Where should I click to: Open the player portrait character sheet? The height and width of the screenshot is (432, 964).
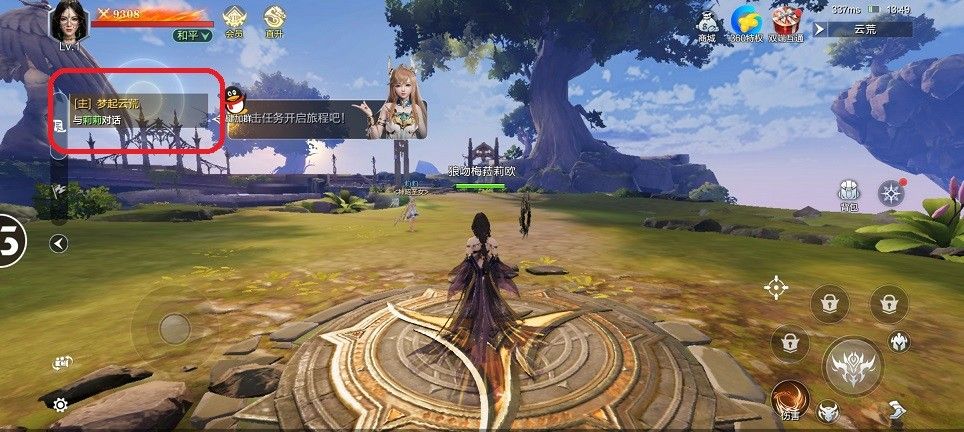pyautogui.click(x=68, y=22)
